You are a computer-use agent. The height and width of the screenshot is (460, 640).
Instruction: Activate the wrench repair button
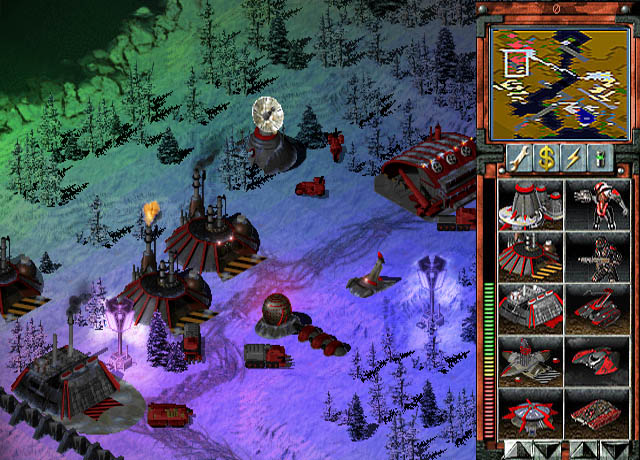click(517, 157)
